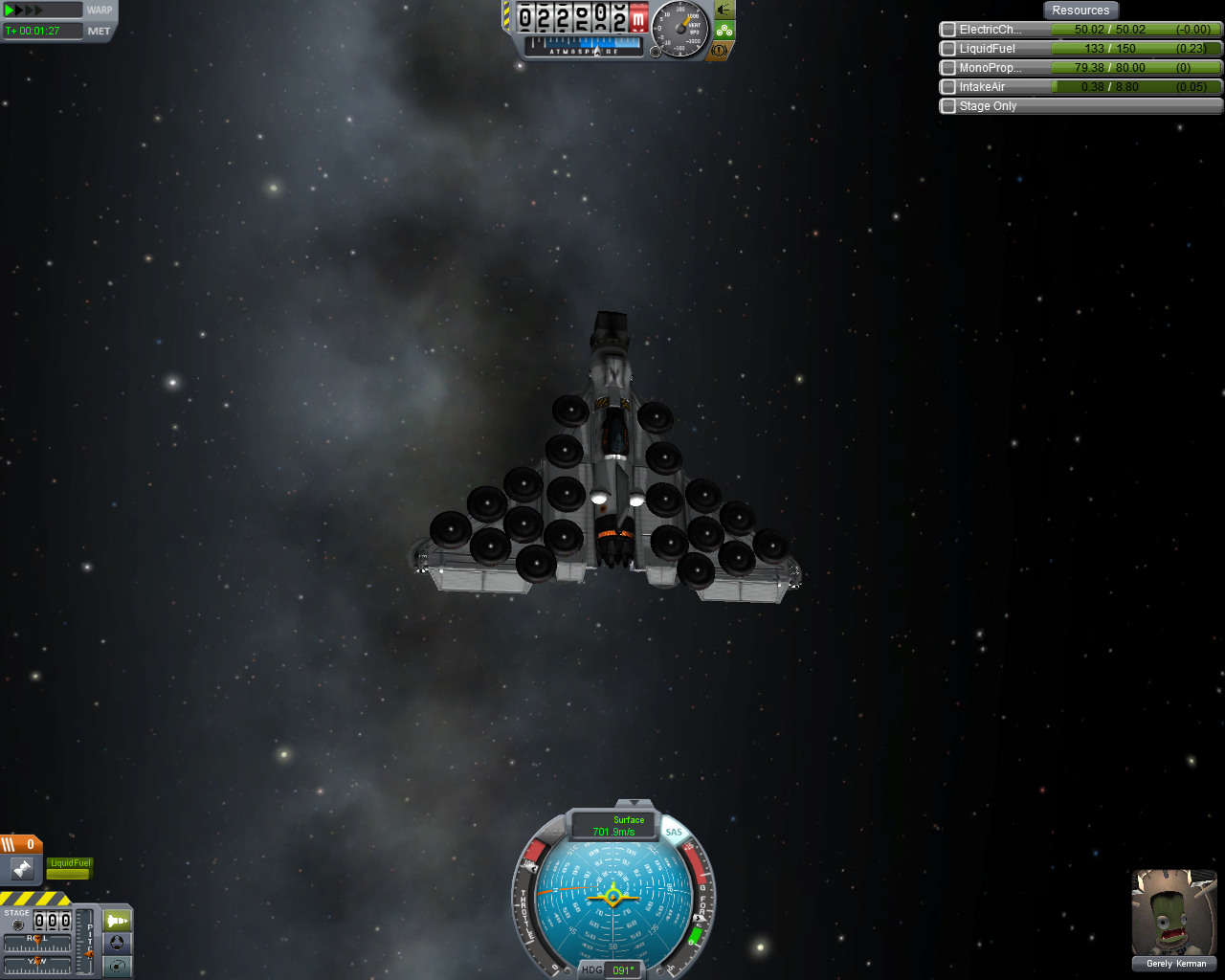Image resolution: width=1225 pixels, height=980 pixels.
Task: Toggle the IntakeAir resource checkbox
Action: [948, 87]
